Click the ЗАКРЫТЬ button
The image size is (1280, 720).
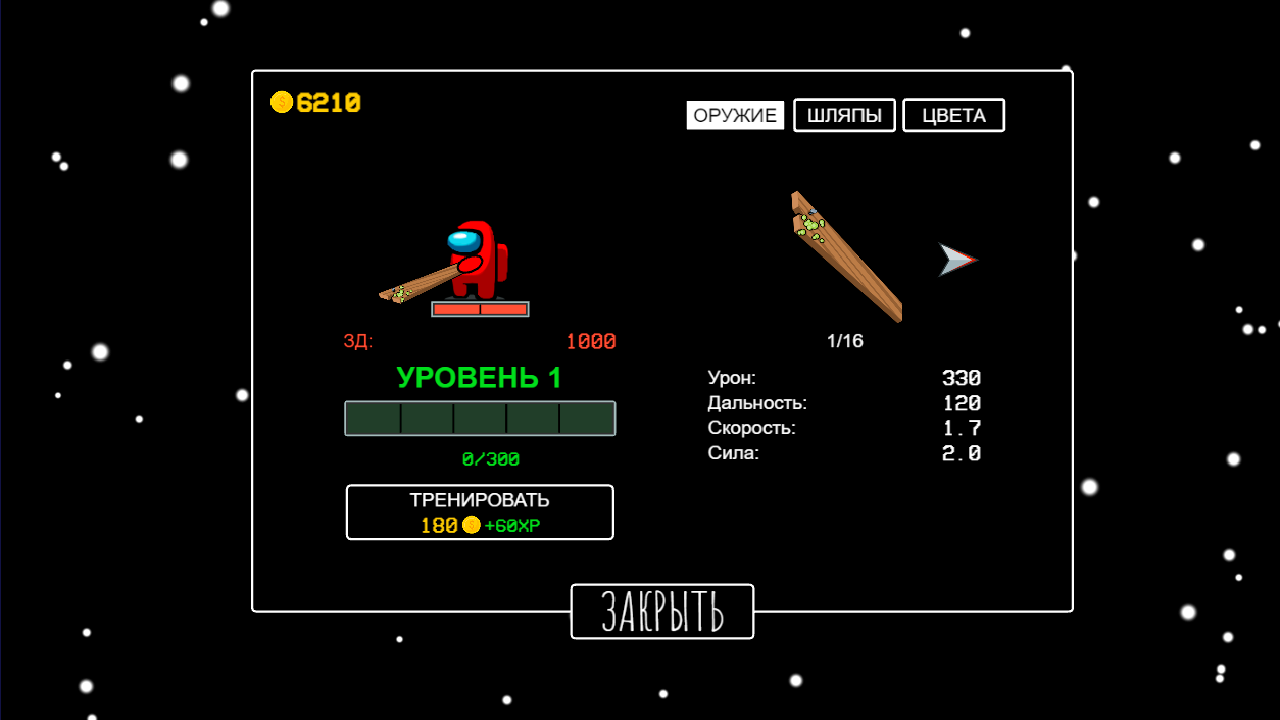(662, 611)
